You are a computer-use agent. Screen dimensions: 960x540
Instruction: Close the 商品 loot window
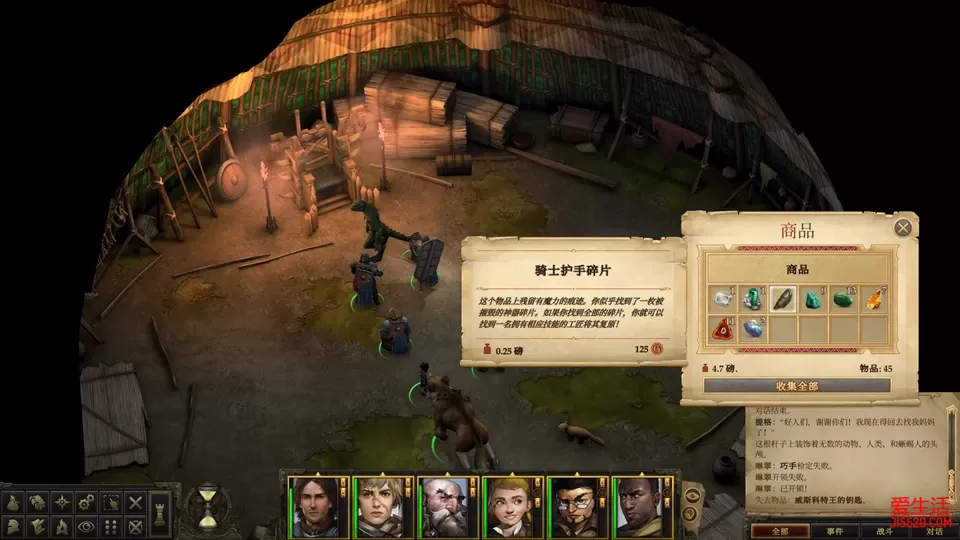pos(903,228)
